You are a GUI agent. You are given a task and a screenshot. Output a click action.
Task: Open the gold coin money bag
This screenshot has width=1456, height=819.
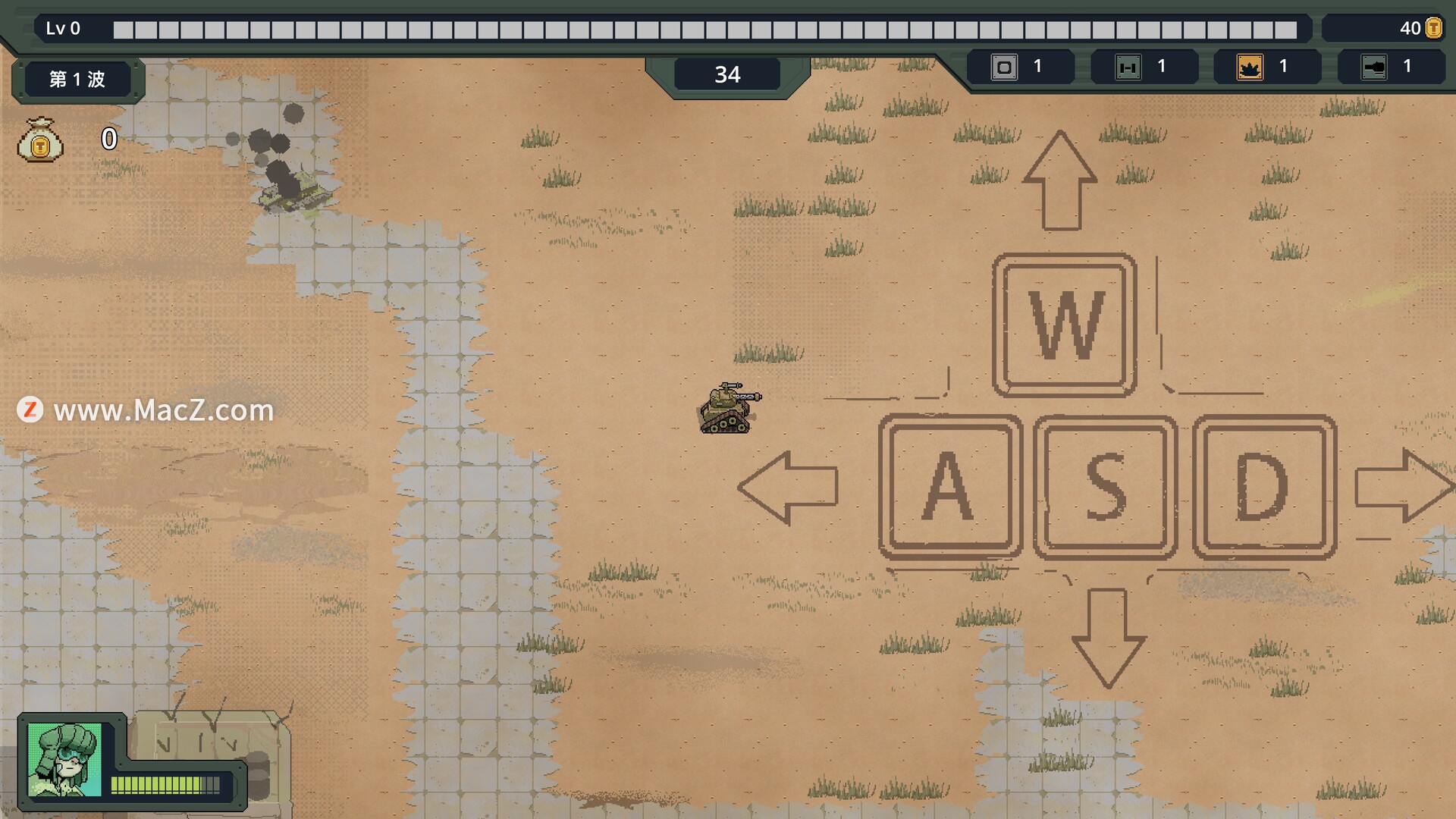tap(40, 140)
